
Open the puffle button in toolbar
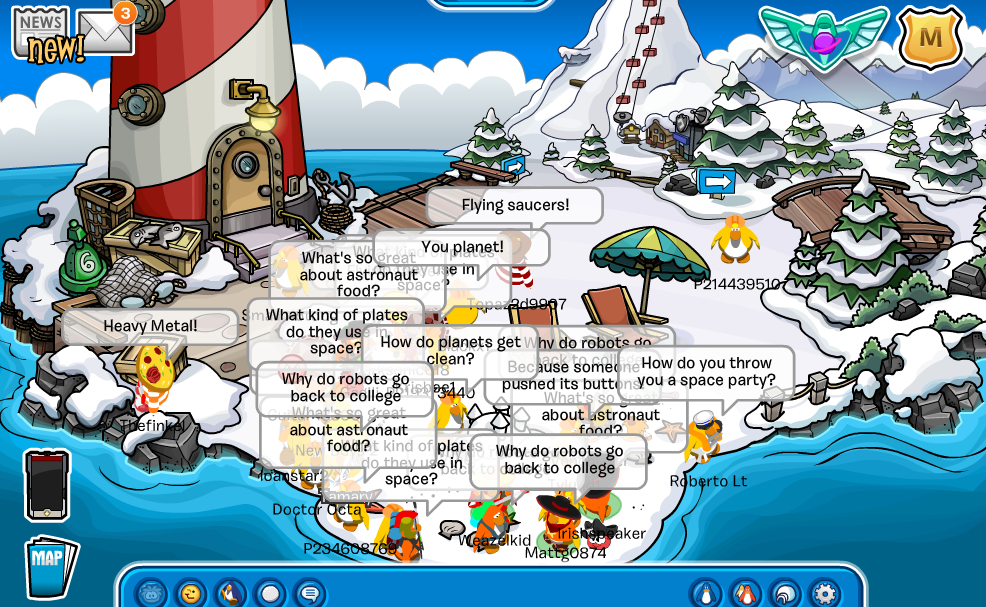pos(151,594)
